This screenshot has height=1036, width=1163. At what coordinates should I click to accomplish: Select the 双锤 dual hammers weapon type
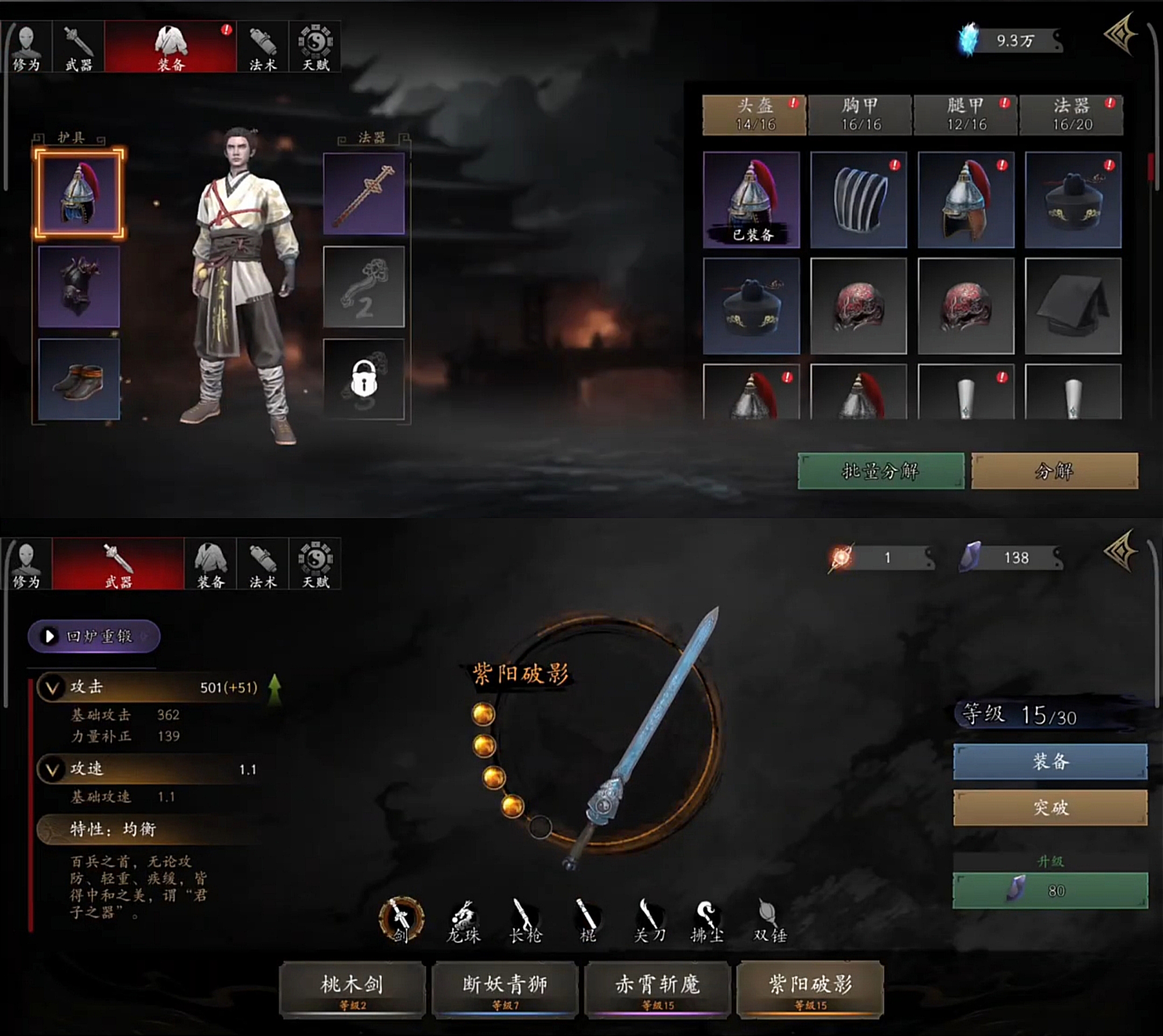tap(769, 921)
